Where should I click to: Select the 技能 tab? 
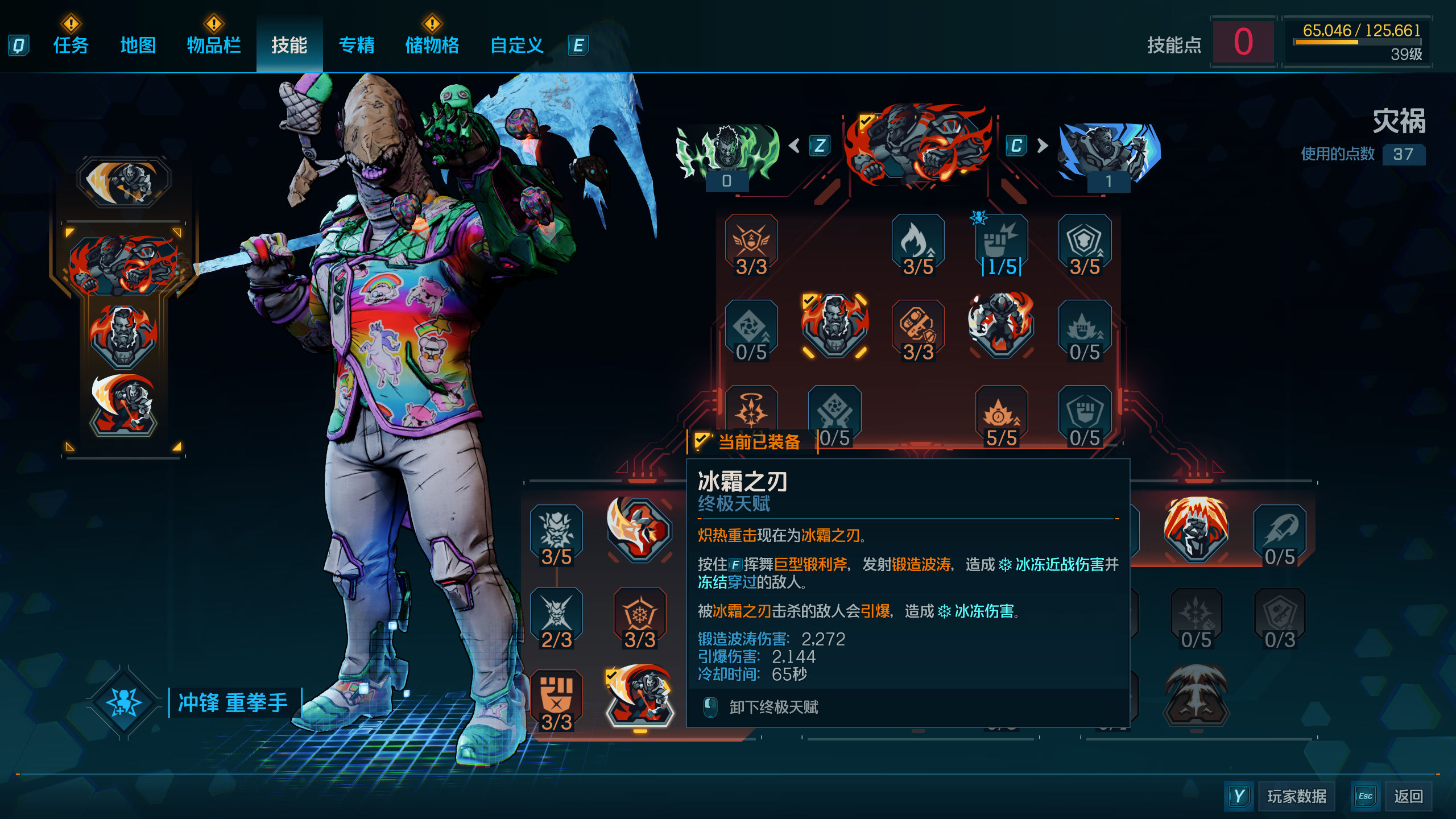click(x=289, y=45)
